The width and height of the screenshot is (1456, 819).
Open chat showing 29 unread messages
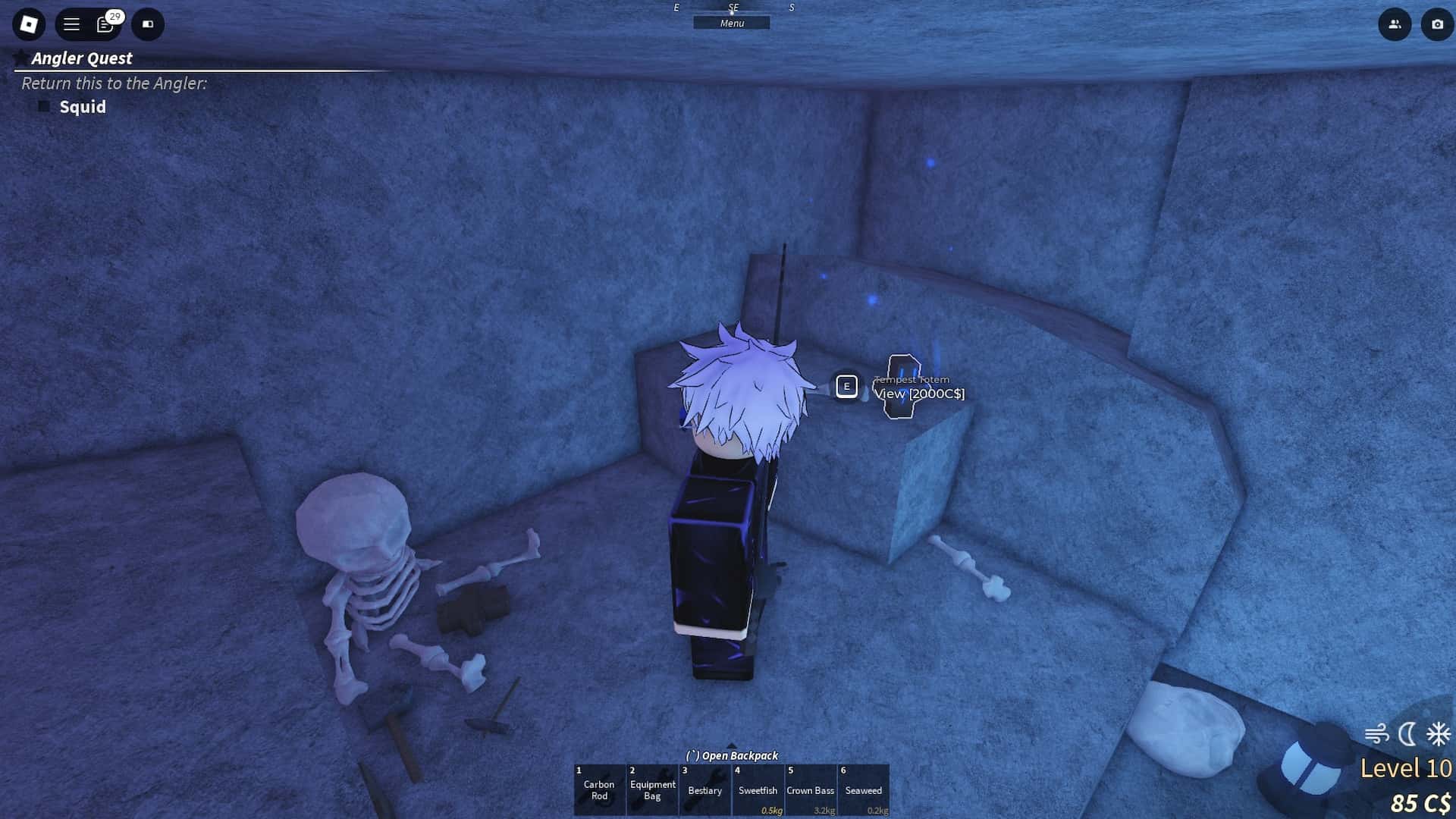[x=105, y=24]
